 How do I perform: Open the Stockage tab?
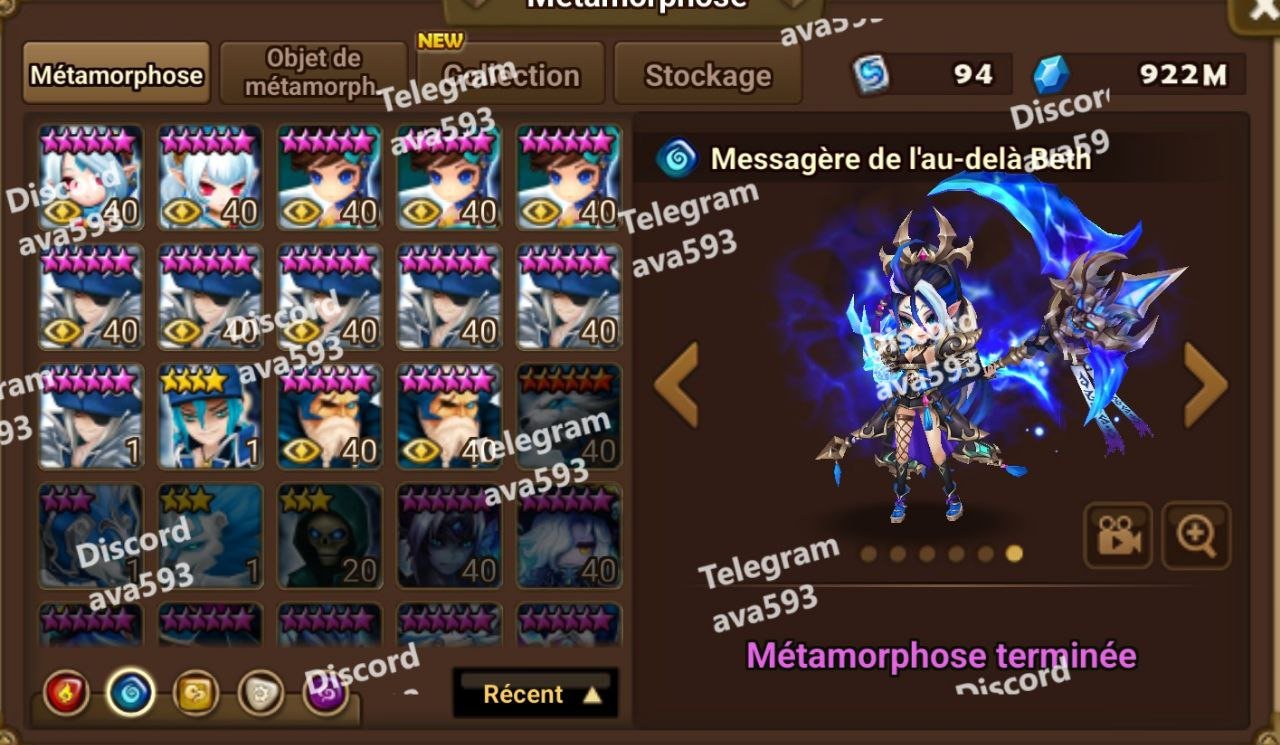pos(707,74)
